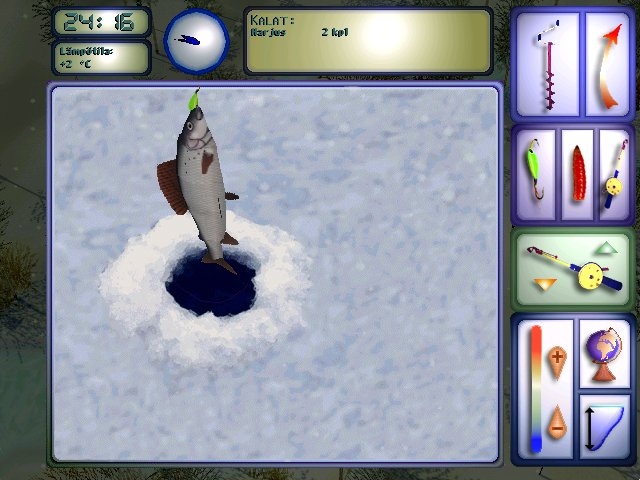The height and width of the screenshot is (480, 640).
Task: Choose the green spoon lure
Action: 535,172
